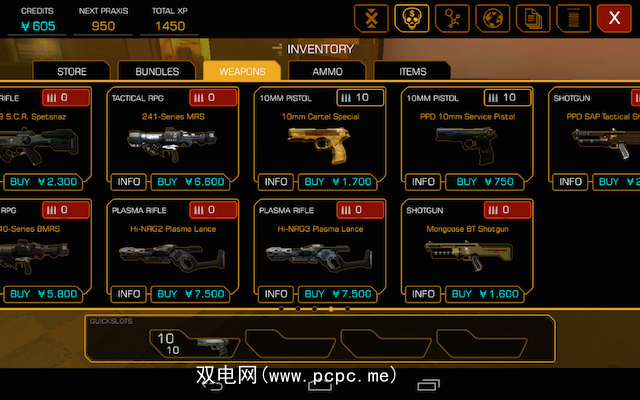Open info for the Hi-NRG3 Plasma Lance
Screen dimensions: 640x400
(276, 294)
